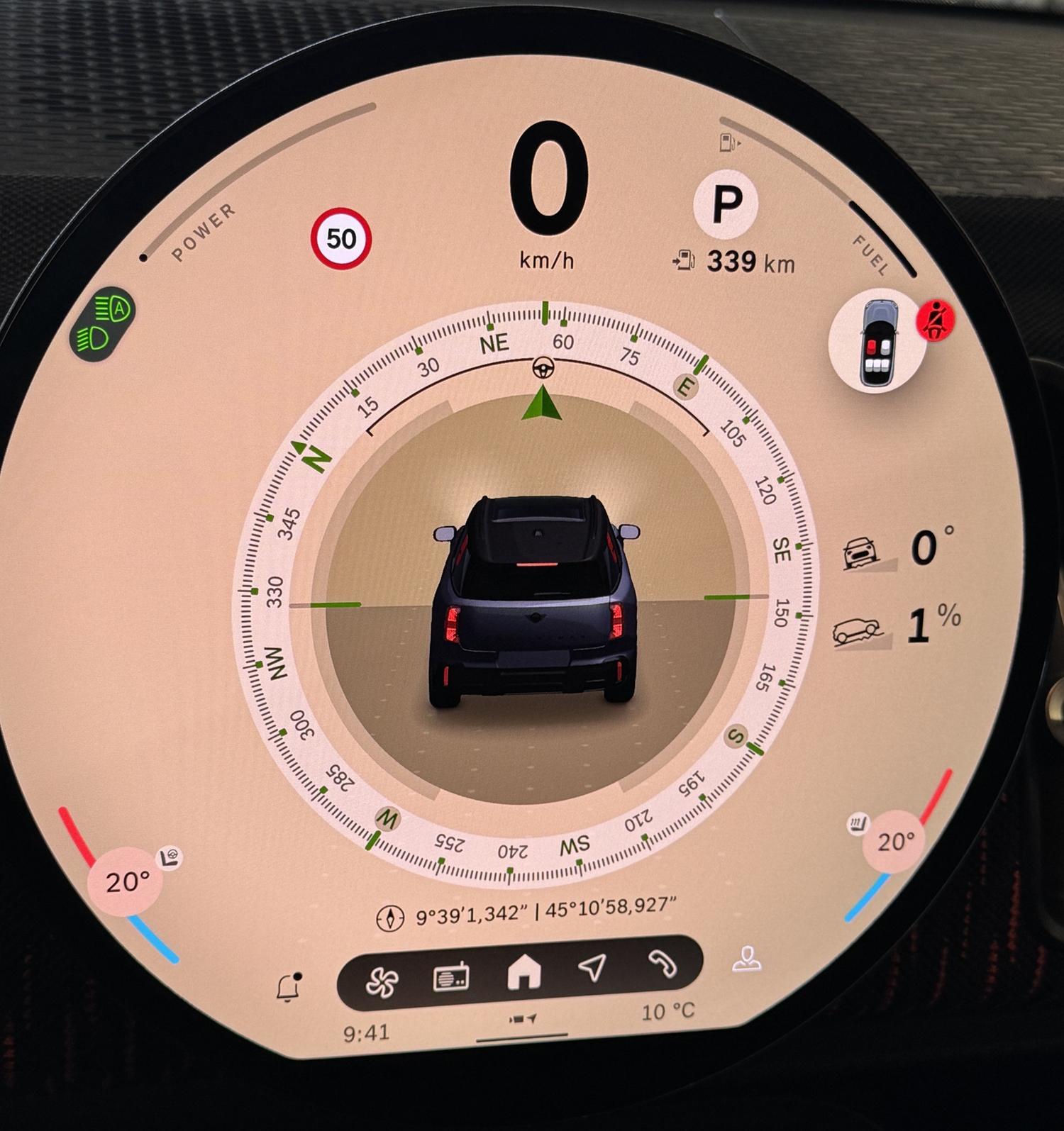1064x1131 pixels.
Task: Select the right 20° temperature control
Action: pos(896,842)
